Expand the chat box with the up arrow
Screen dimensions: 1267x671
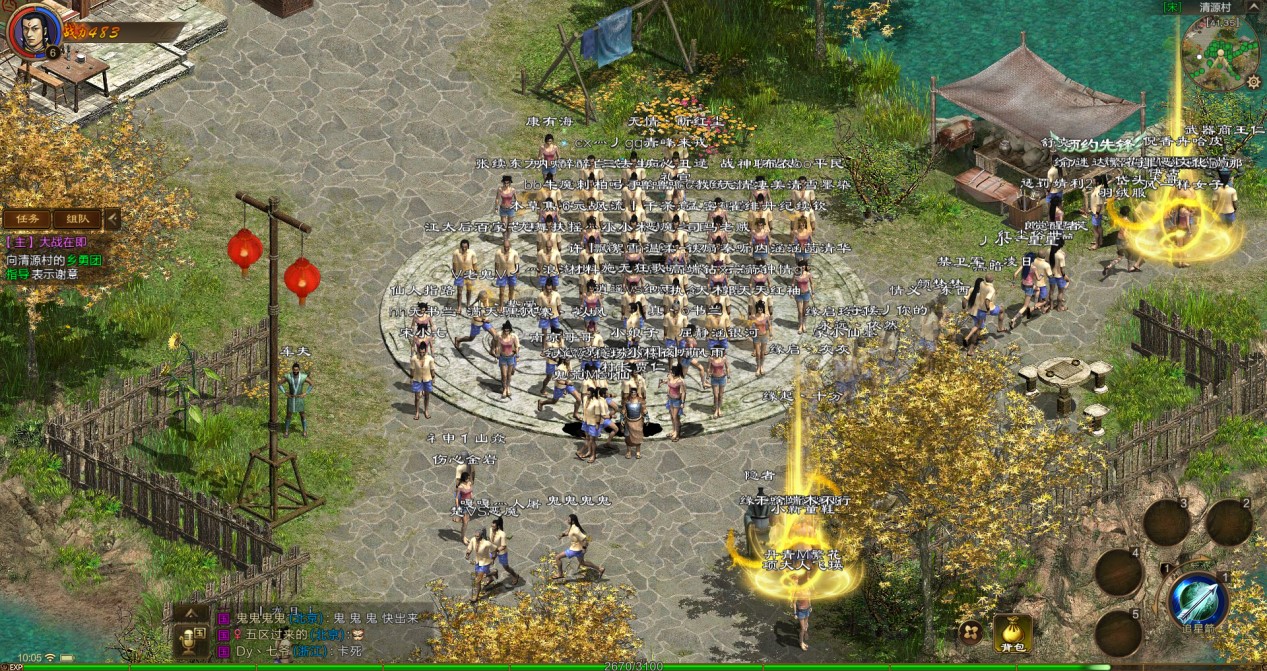coord(189,615)
